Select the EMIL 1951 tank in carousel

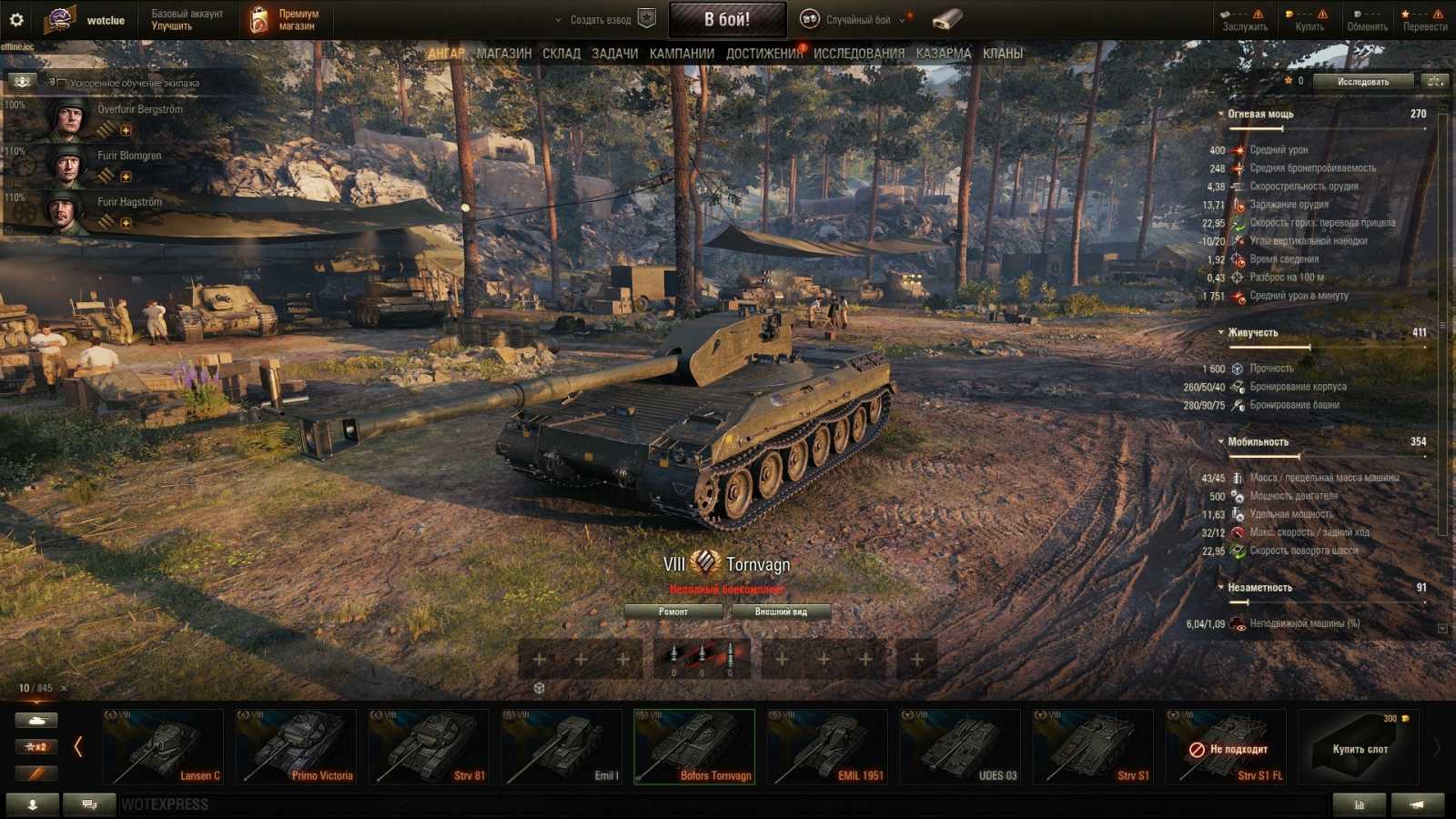(x=826, y=747)
